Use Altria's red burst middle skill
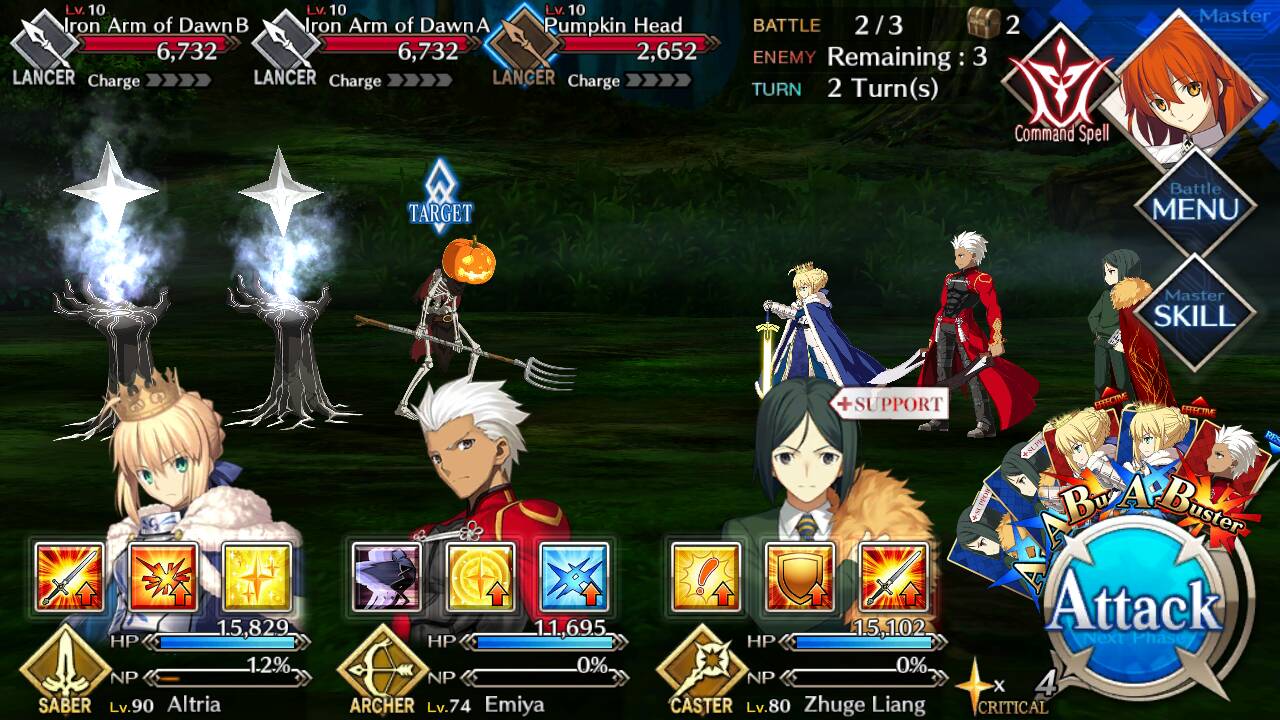The image size is (1280, 720). click(163, 577)
